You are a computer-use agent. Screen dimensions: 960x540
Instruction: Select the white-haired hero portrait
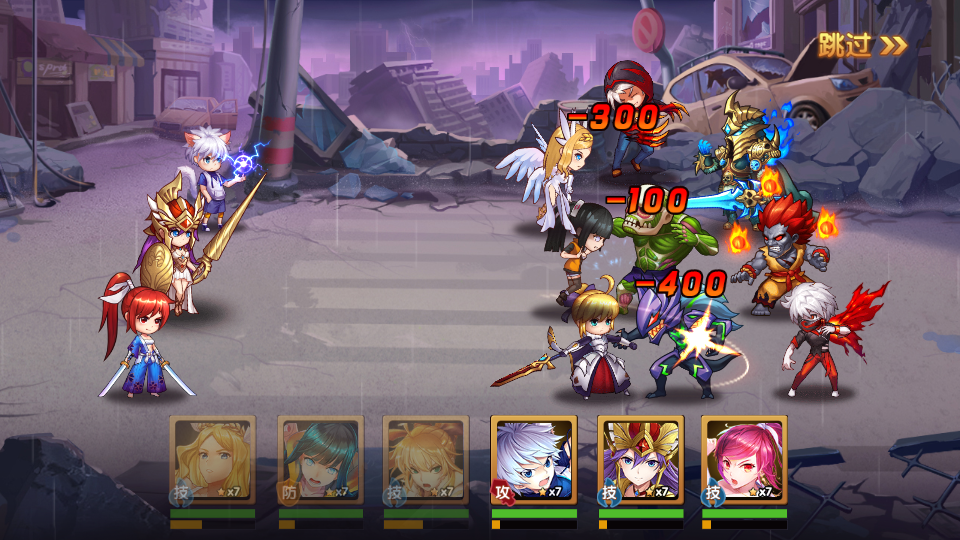tap(534, 459)
